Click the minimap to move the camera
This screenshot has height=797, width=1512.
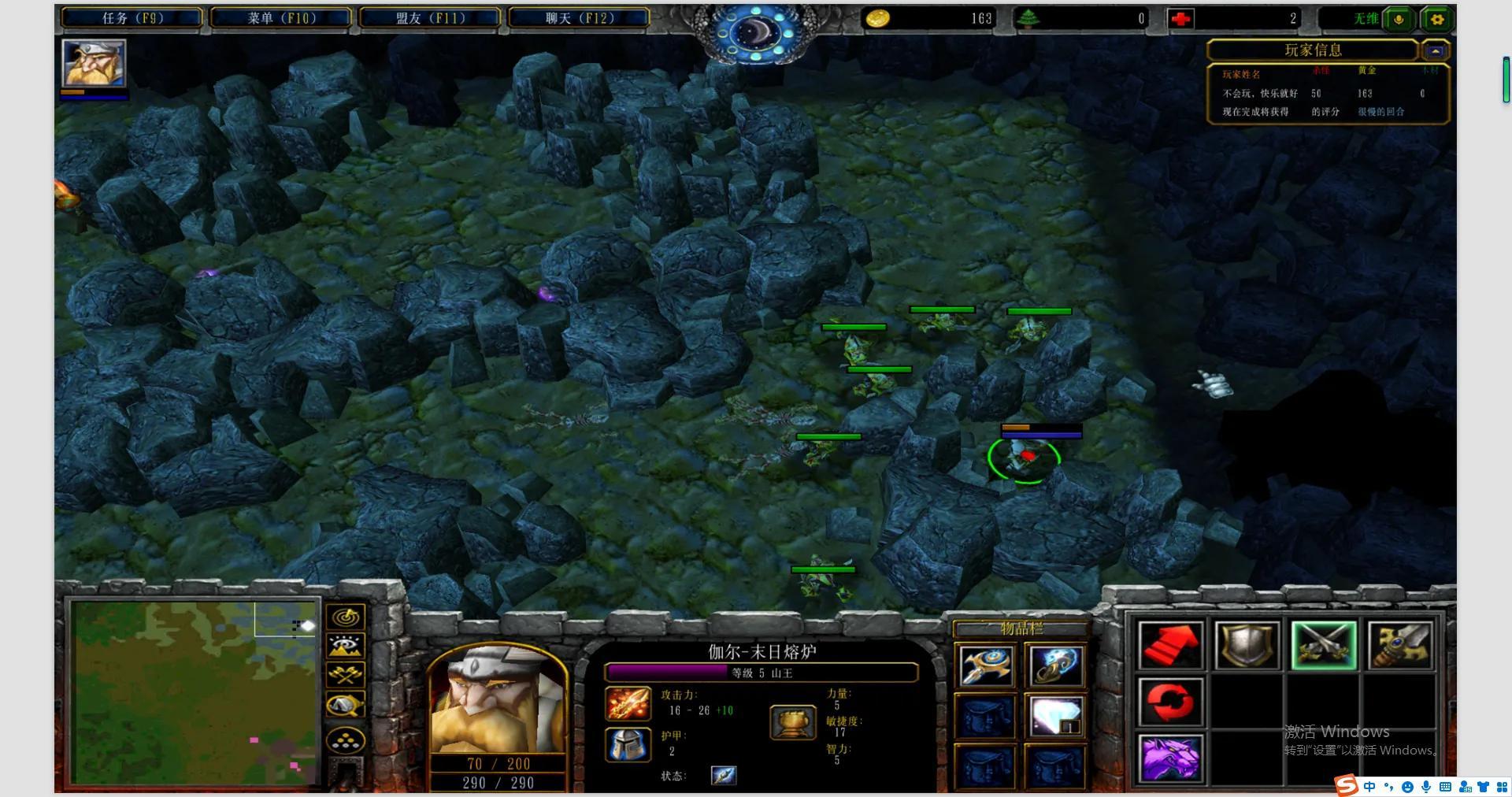point(193,693)
